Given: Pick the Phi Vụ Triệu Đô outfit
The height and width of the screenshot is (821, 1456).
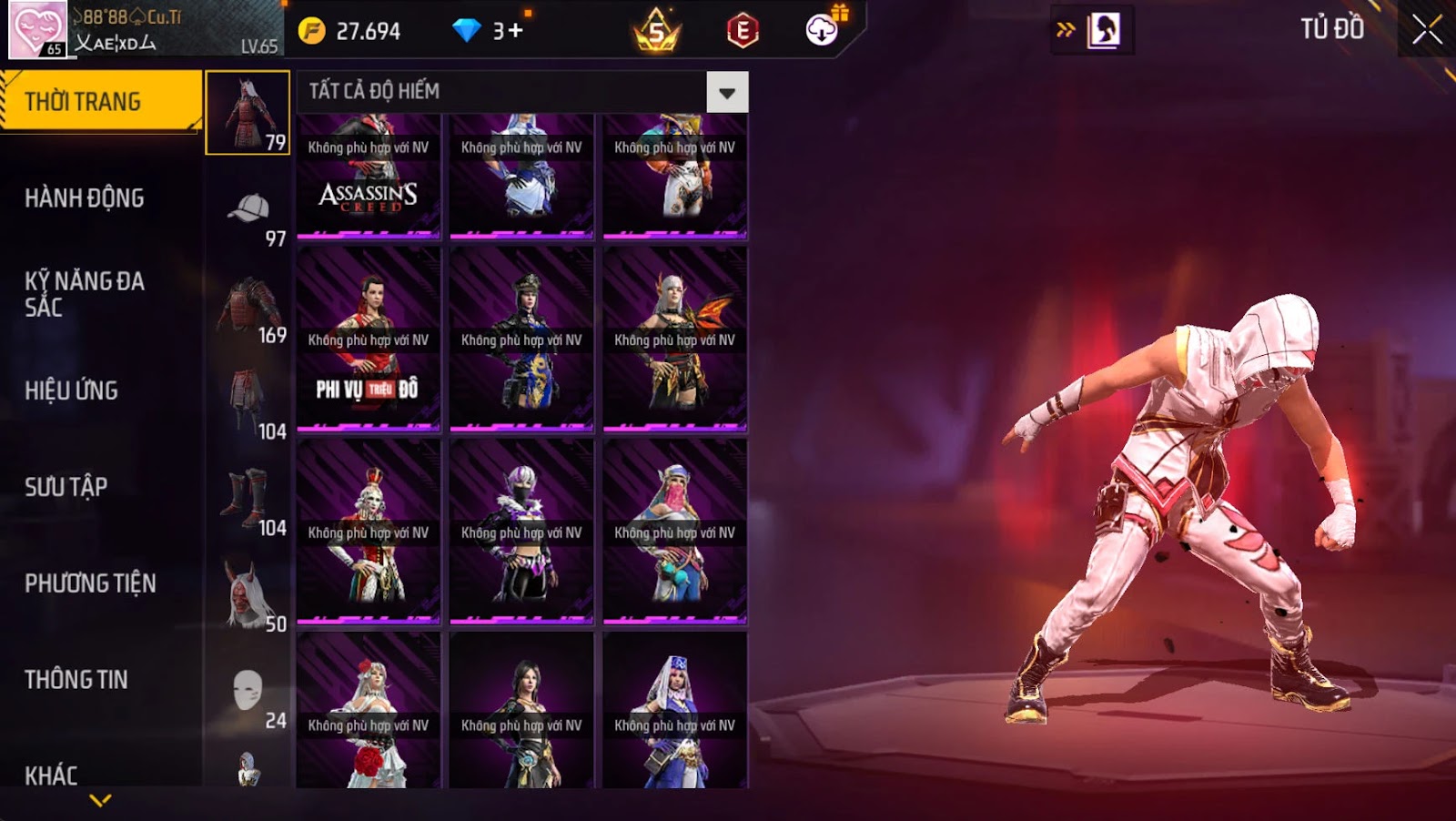Looking at the screenshot, I should [369, 339].
